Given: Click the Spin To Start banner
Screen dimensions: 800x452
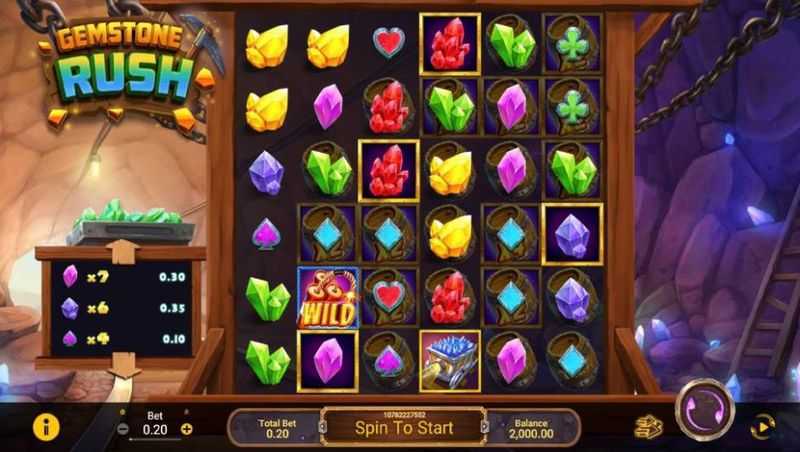Looking at the screenshot, I should (404, 427).
